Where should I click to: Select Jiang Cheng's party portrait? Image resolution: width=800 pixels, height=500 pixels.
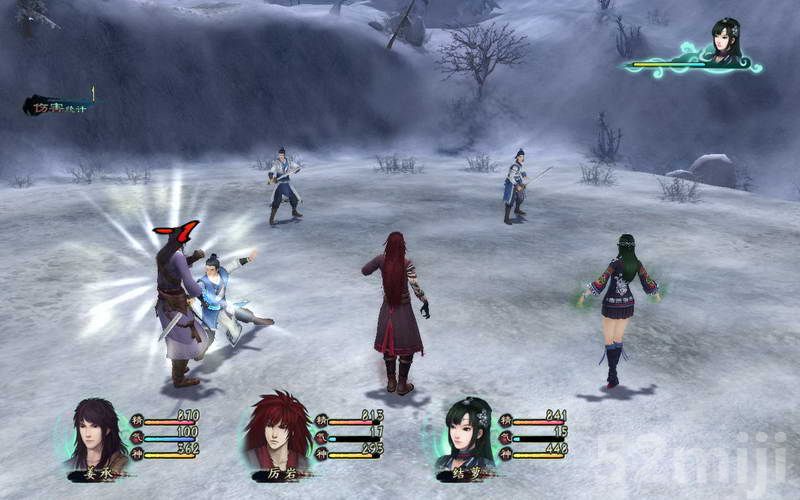95,435
